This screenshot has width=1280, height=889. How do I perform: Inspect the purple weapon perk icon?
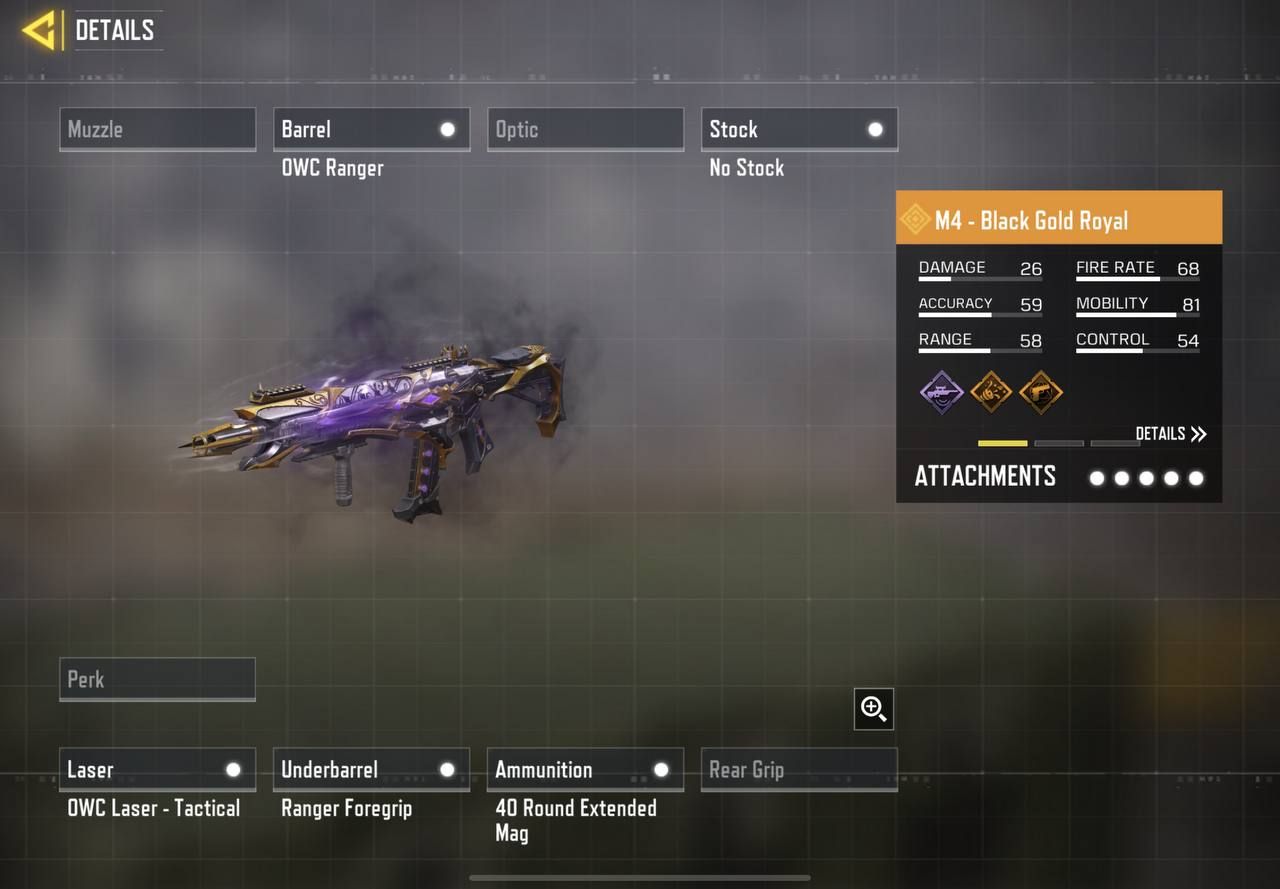[941, 391]
